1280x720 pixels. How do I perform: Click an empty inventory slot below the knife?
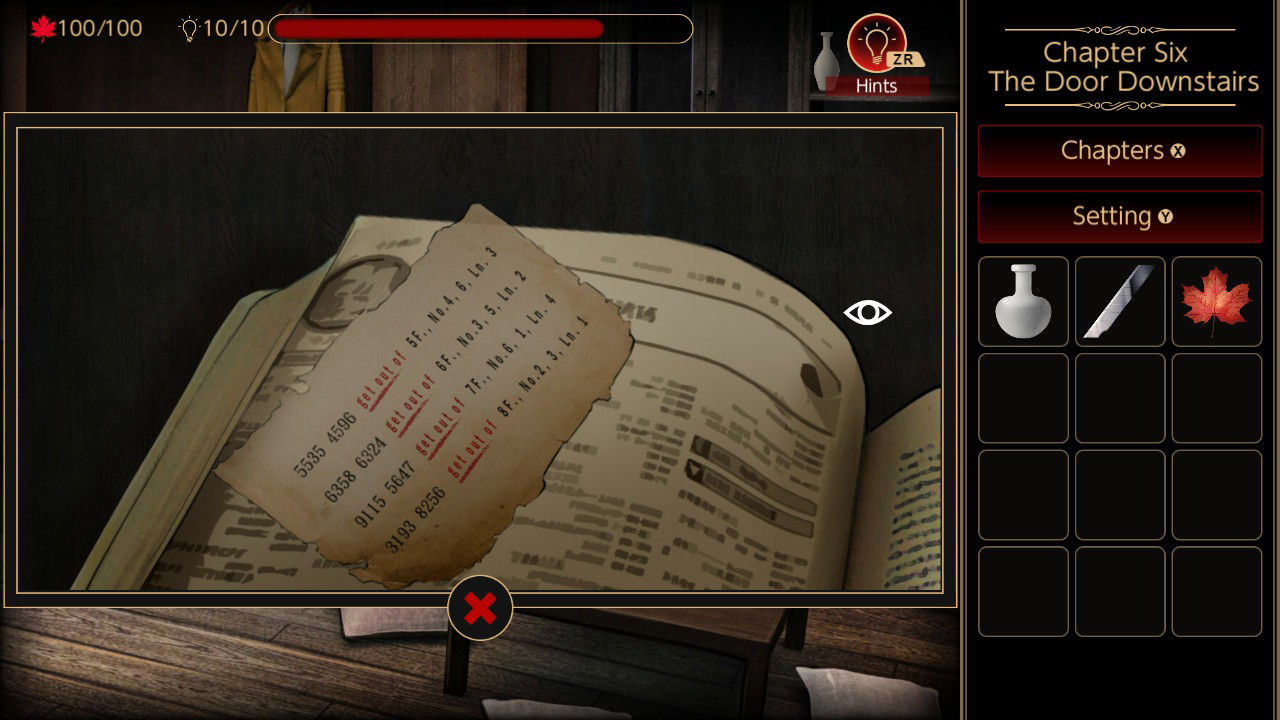coord(1120,398)
